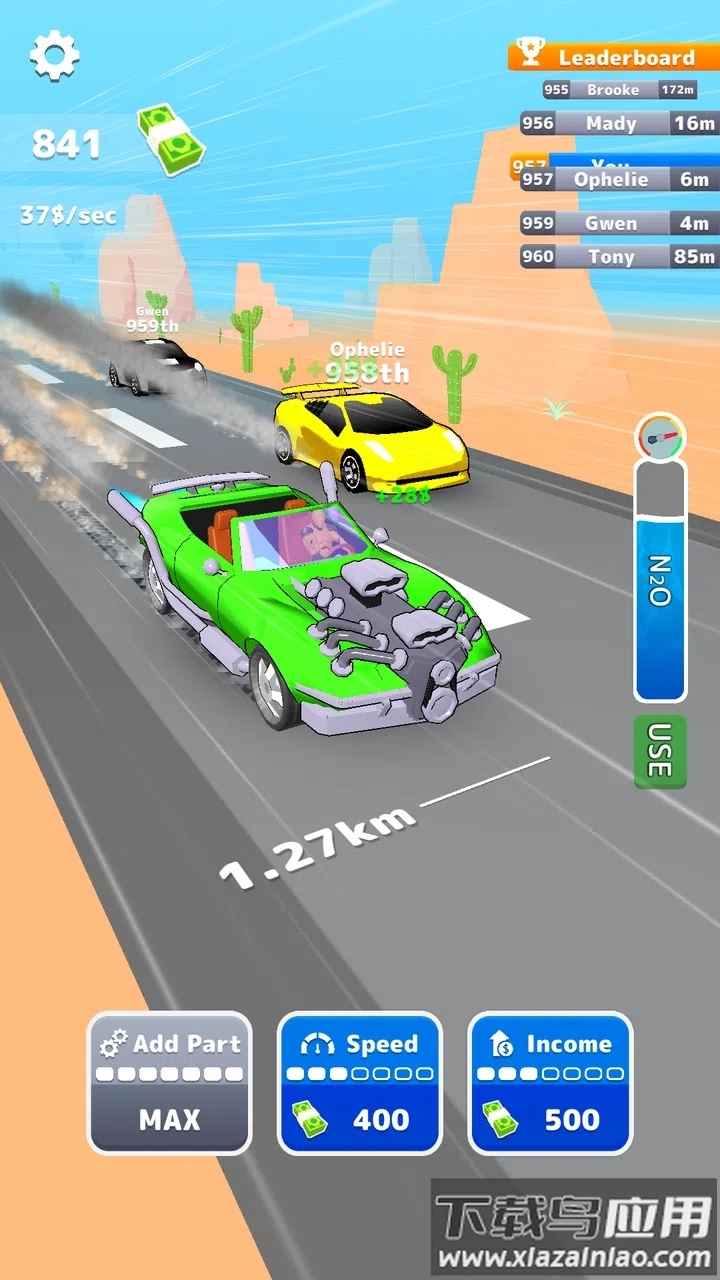
Task: Buy the Speed upgrade for 400
Action: point(359,1083)
